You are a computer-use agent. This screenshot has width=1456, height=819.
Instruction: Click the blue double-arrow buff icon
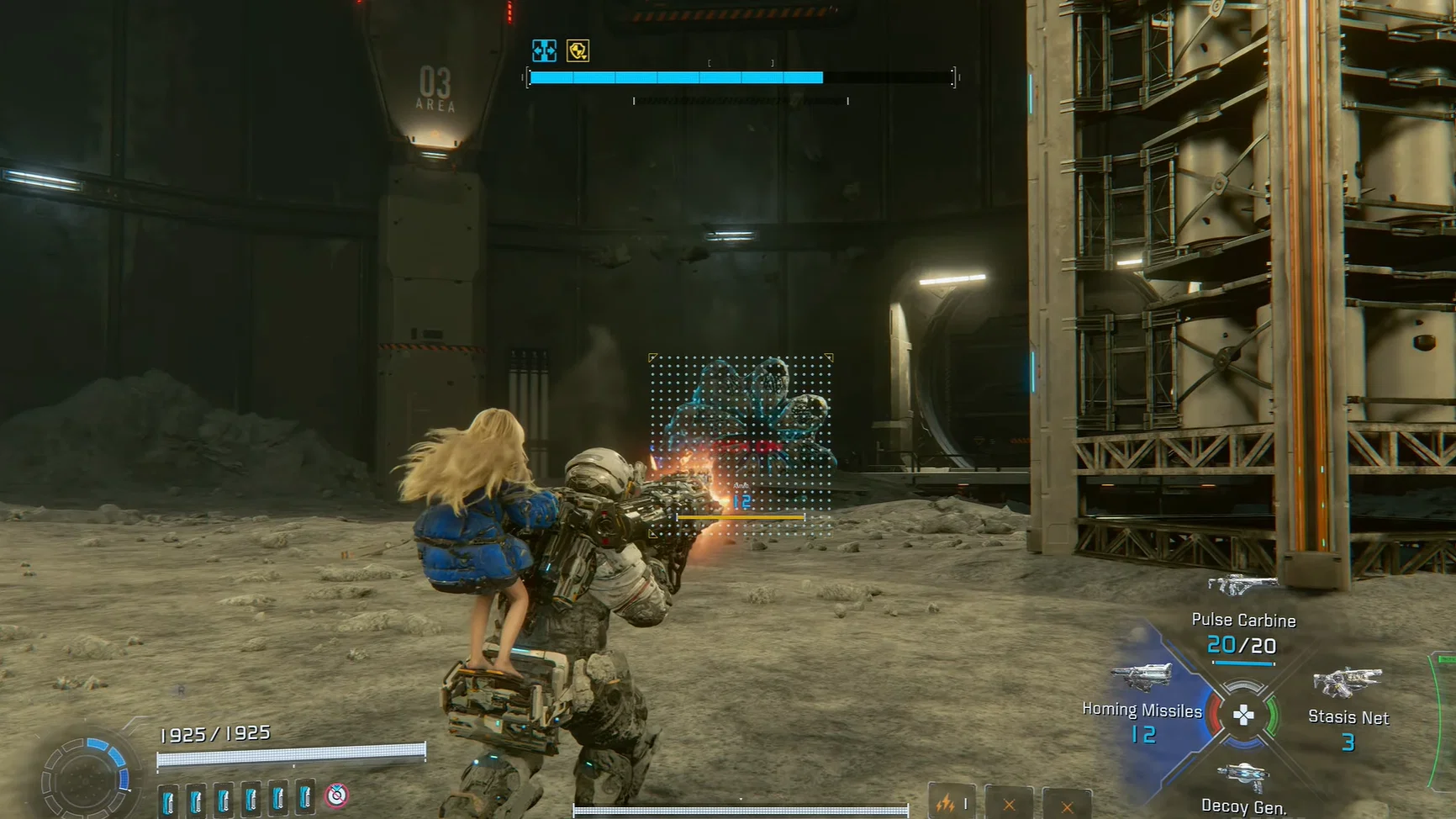tap(546, 52)
